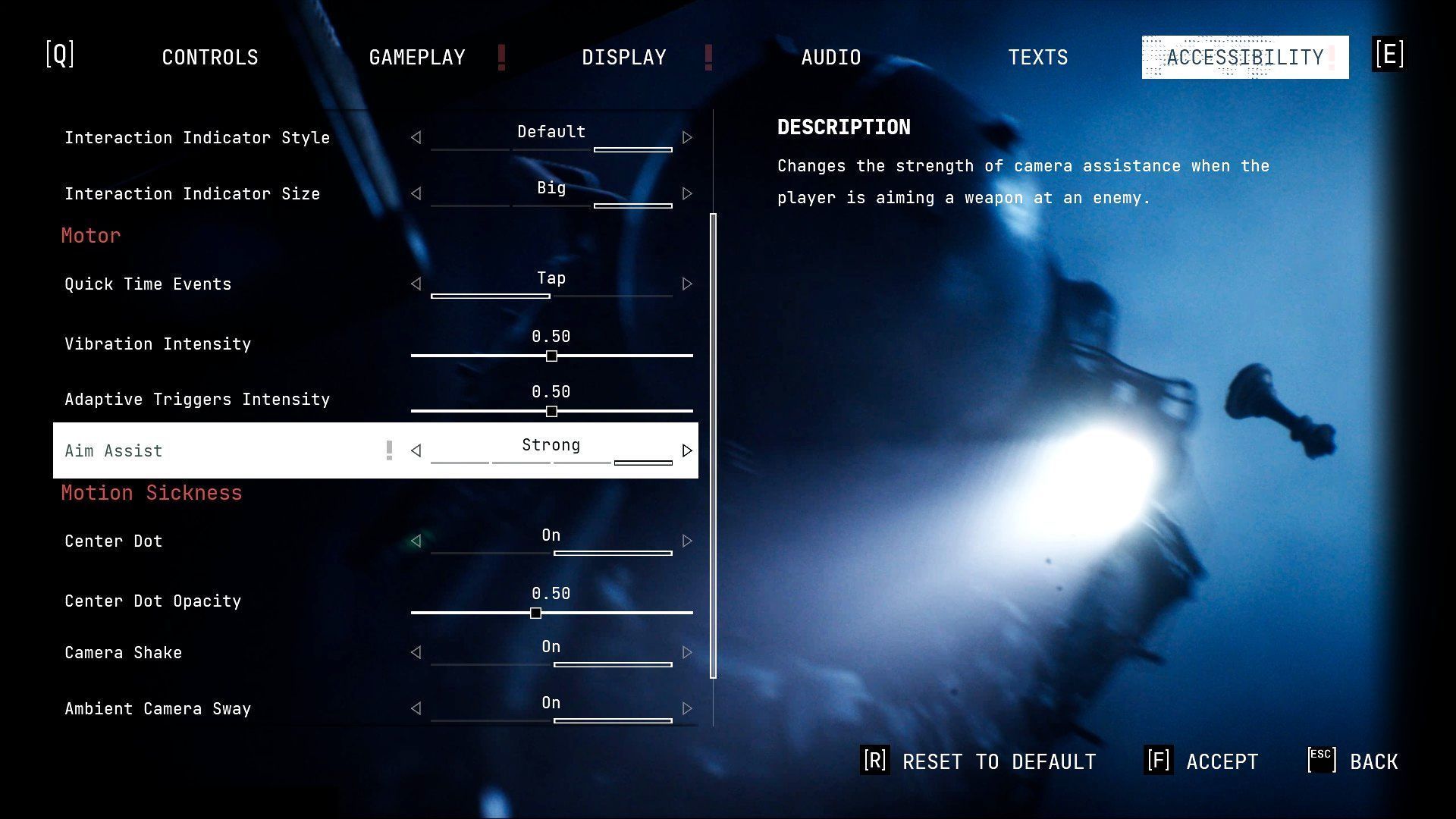Viewport: 1456px width, 819px height.
Task: Click left arrow for Interaction Indicator Size
Action: 416,194
